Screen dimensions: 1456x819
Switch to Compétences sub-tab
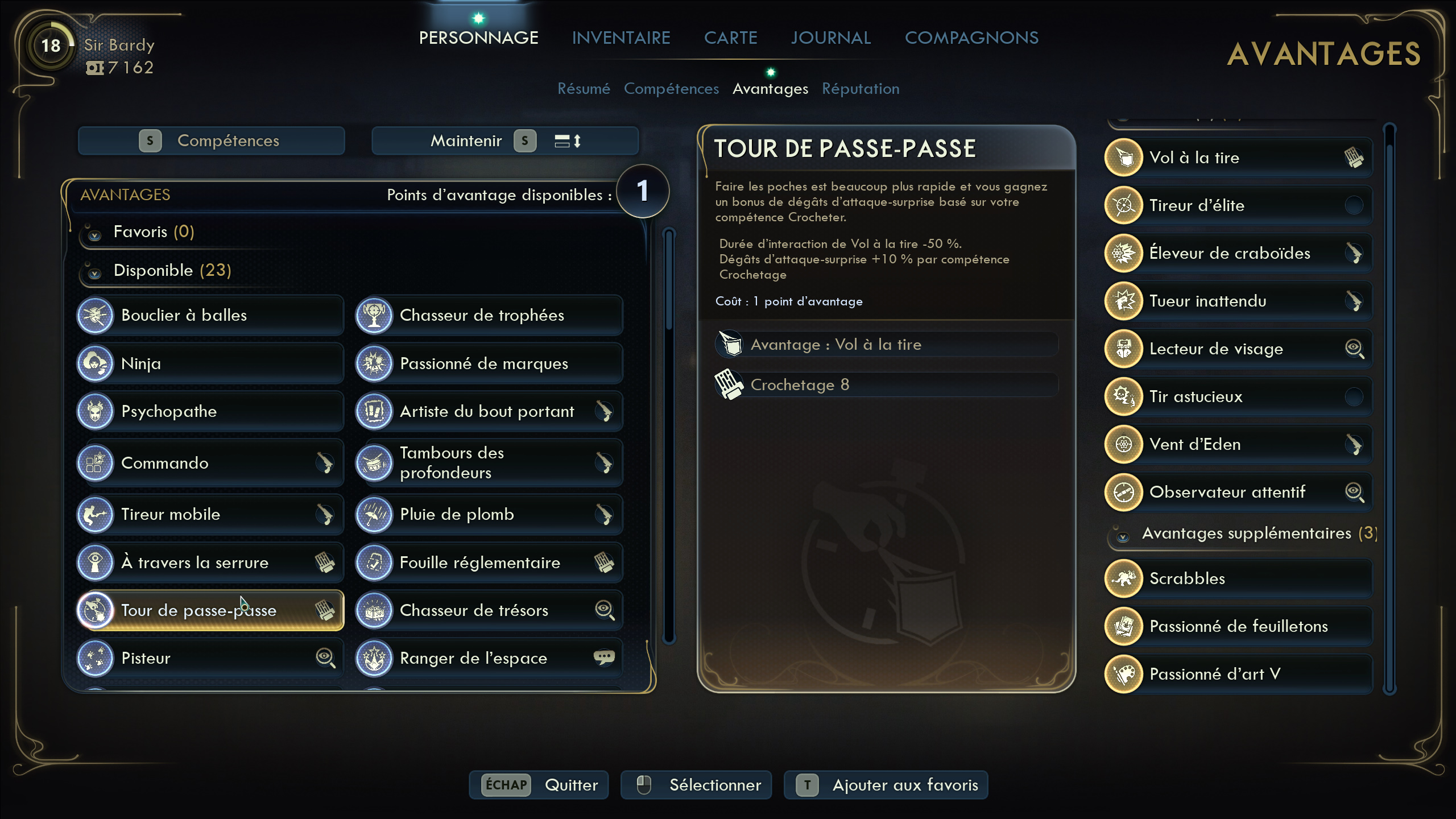(x=671, y=89)
